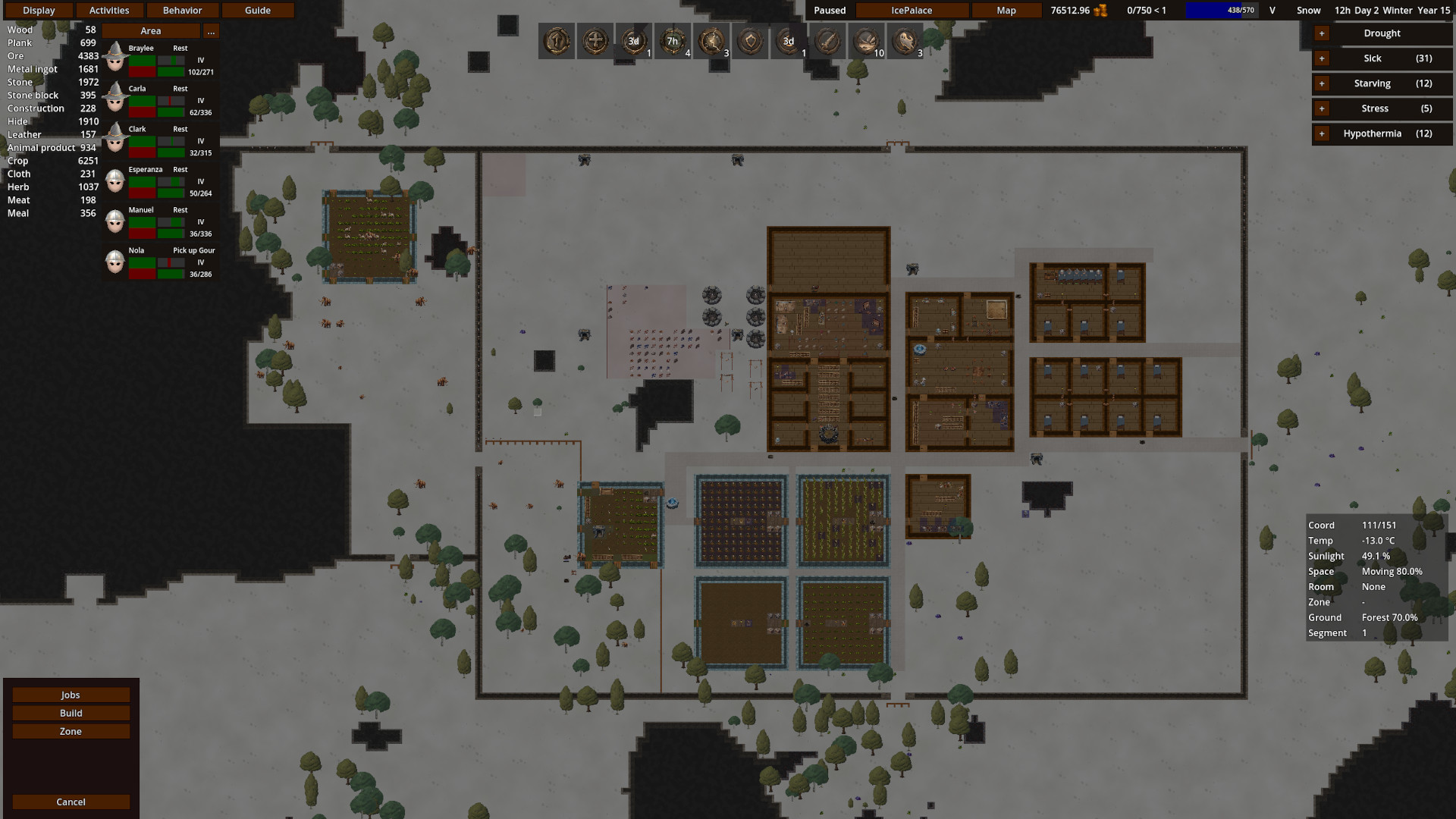Click the Cancel button
This screenshot has width=1456, height=819.
(71, 802)
